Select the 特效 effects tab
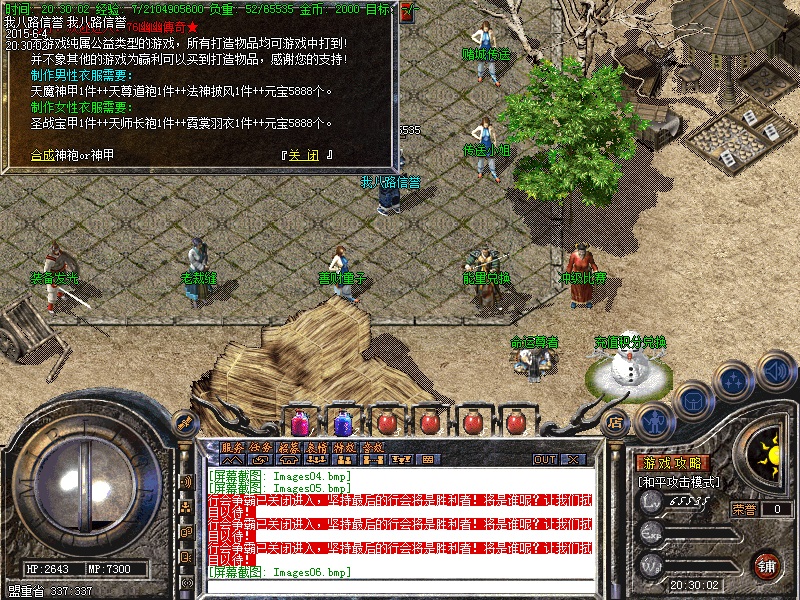Screen dimensions: 800x600 point(345,447)
